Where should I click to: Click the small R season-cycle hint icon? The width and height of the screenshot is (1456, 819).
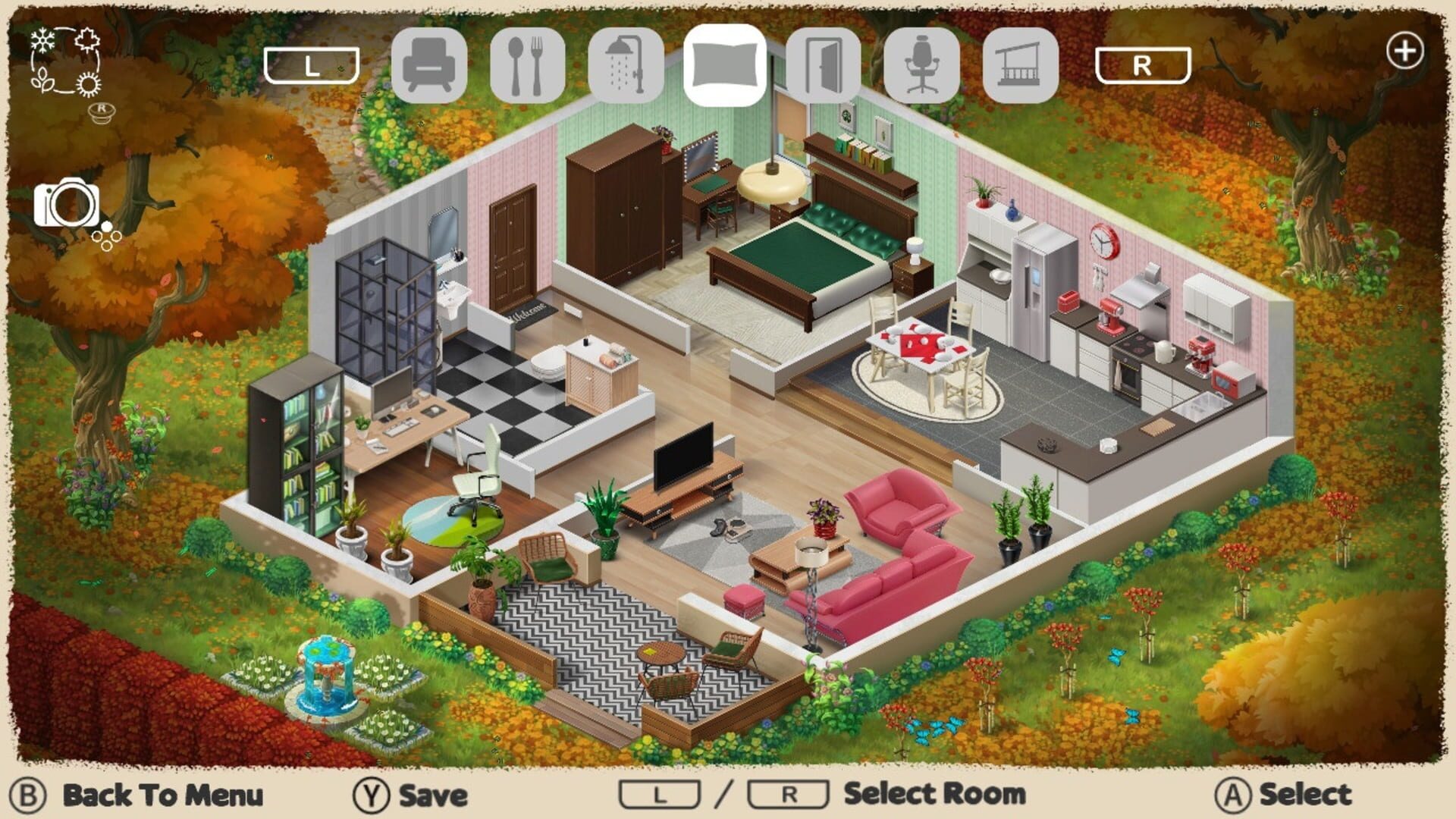(101, 112)
